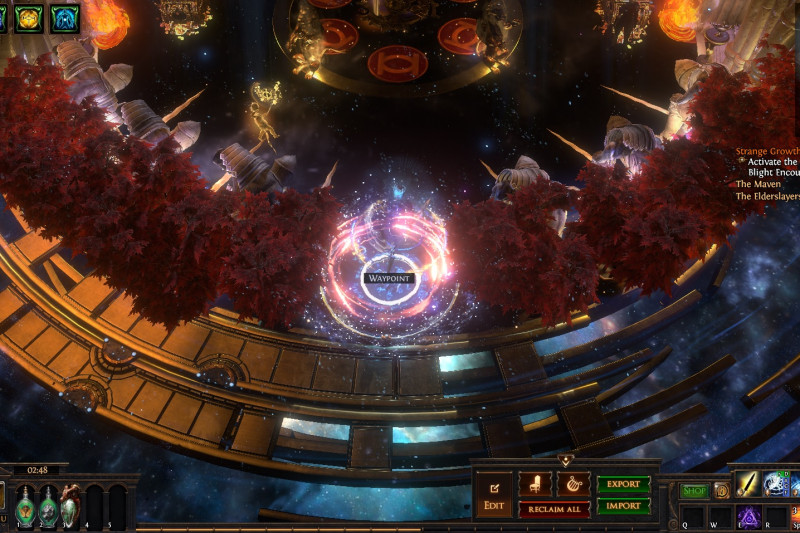The height and width of the screenshot is (533, 800).
Task: Open The Elderslayers quest tracker entry
Action: coord(767,196)
